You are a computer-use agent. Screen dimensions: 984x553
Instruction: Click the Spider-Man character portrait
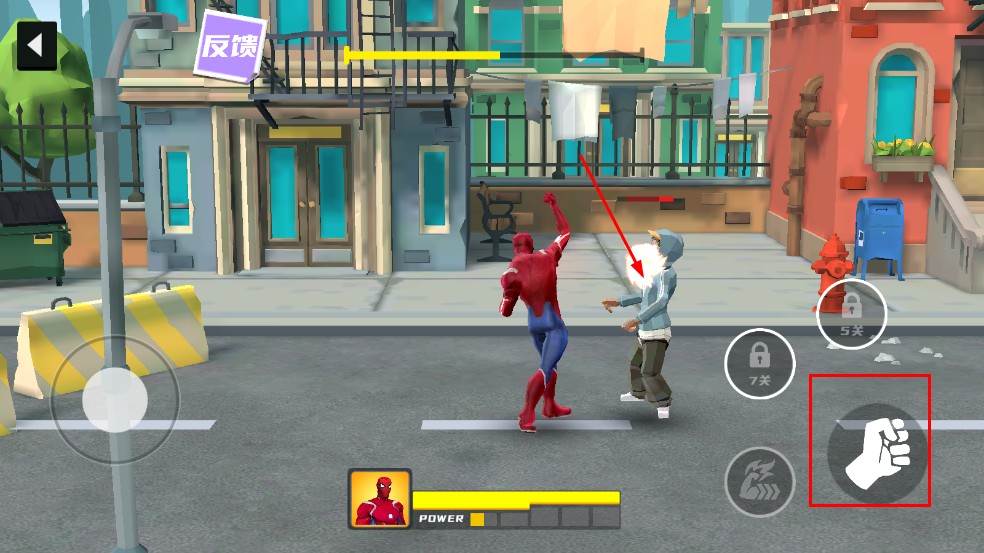coord(380,498)
